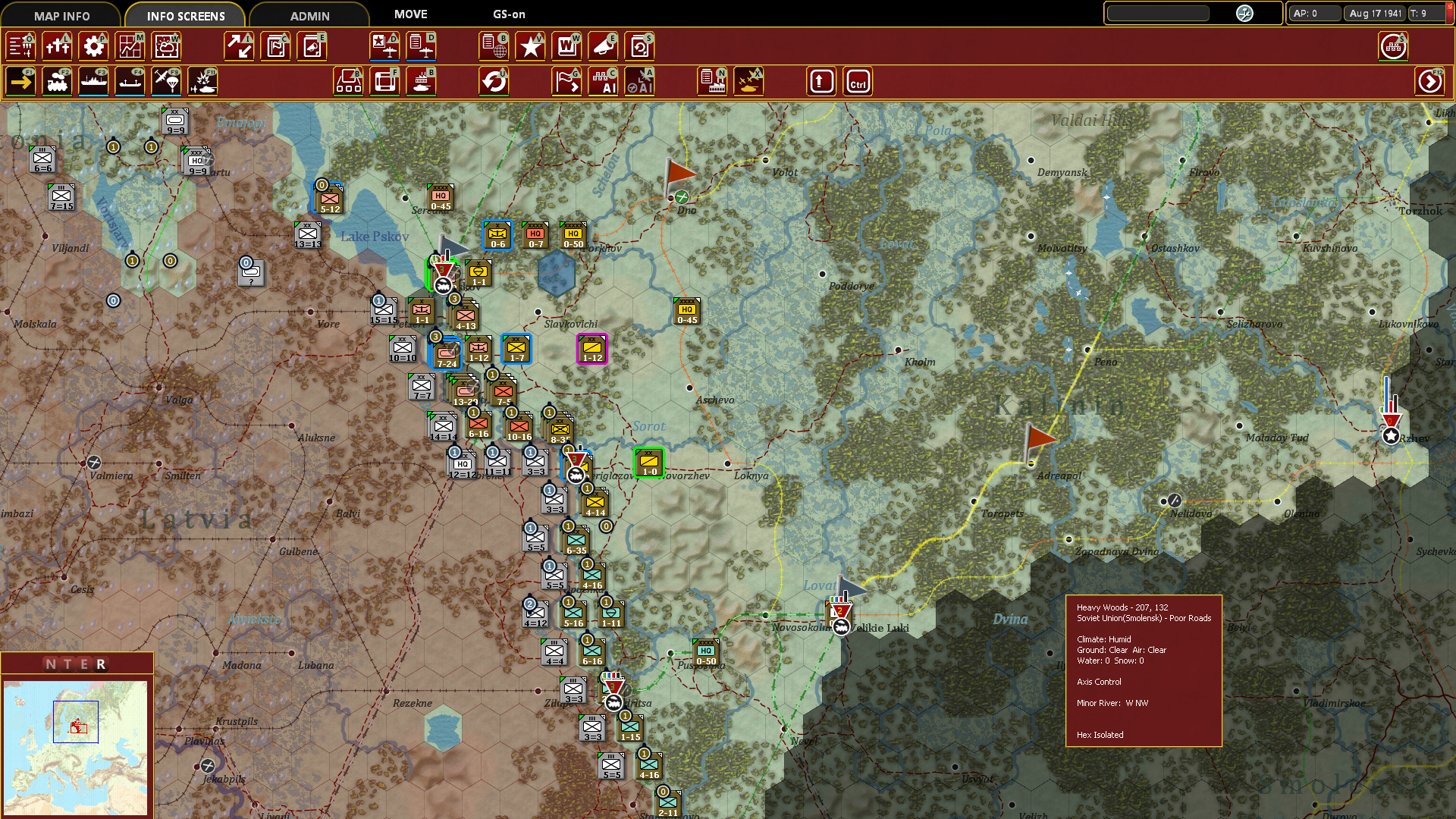Select the airborne drop tool (F9)
Viewport: 1456px width, 819px height.
166,81
